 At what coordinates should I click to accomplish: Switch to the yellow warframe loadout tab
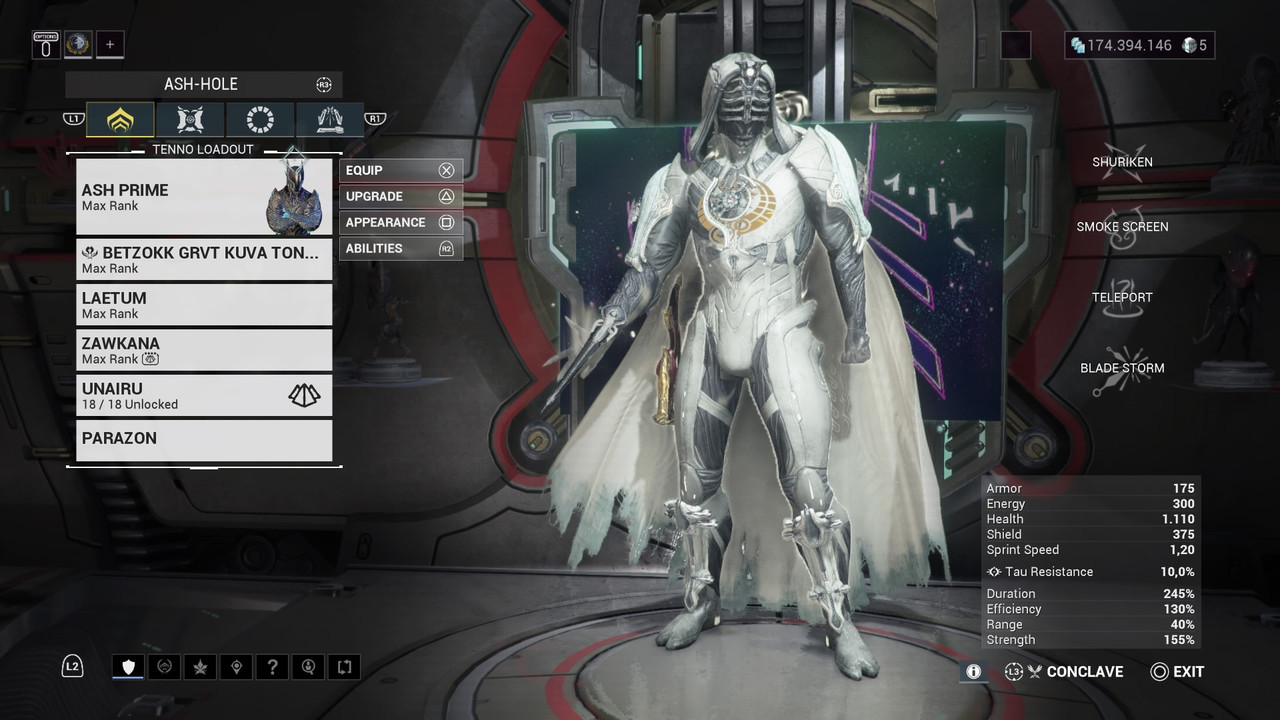(x=120, y=120)
